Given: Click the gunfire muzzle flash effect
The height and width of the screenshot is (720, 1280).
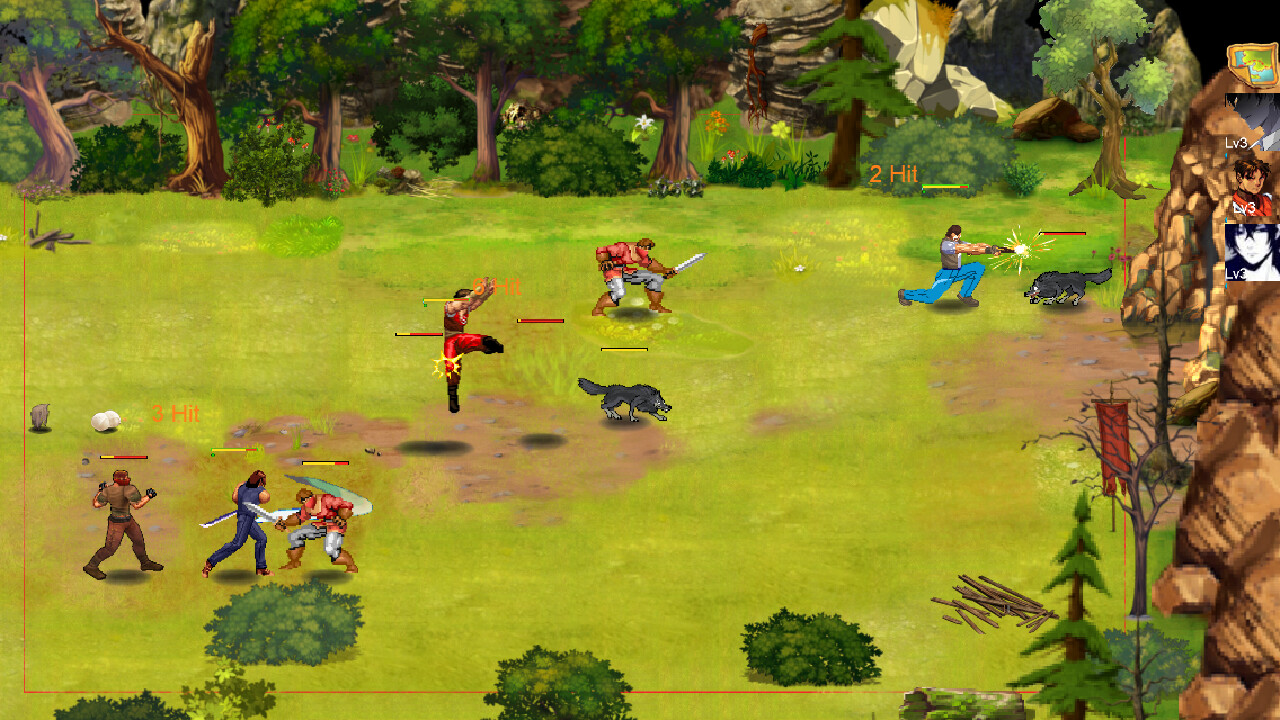Looking at the screenshot, I should click(1020, 249).
